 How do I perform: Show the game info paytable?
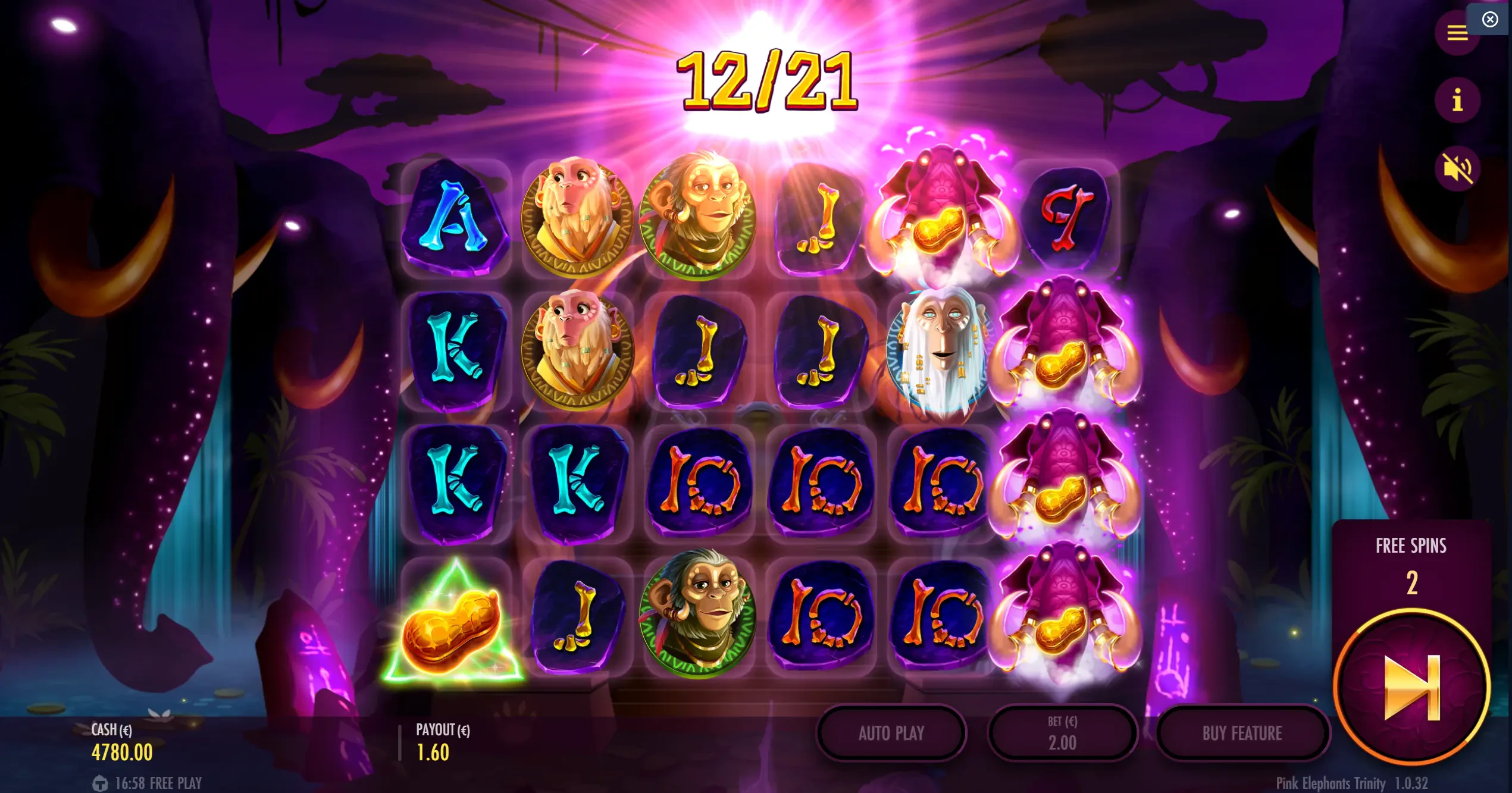tap(1457, 100)
